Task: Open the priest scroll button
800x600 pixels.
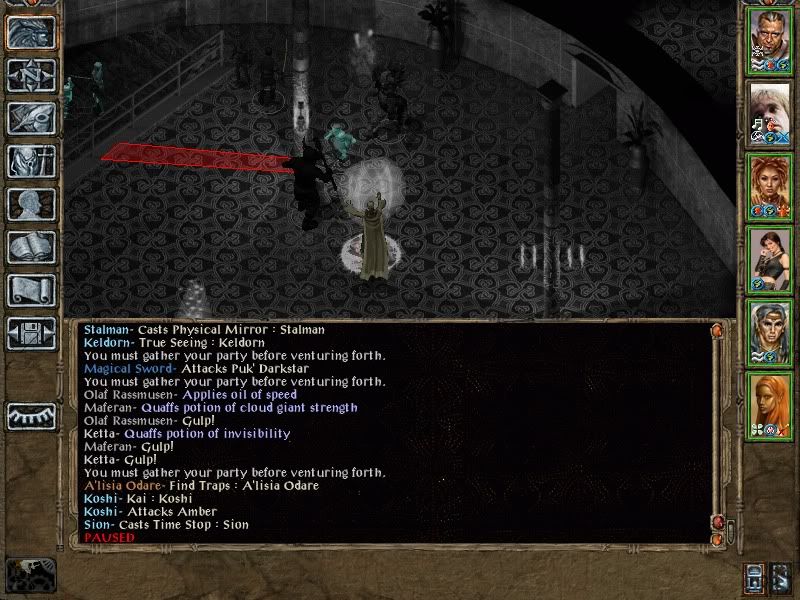Action: (x=30, y=290)
